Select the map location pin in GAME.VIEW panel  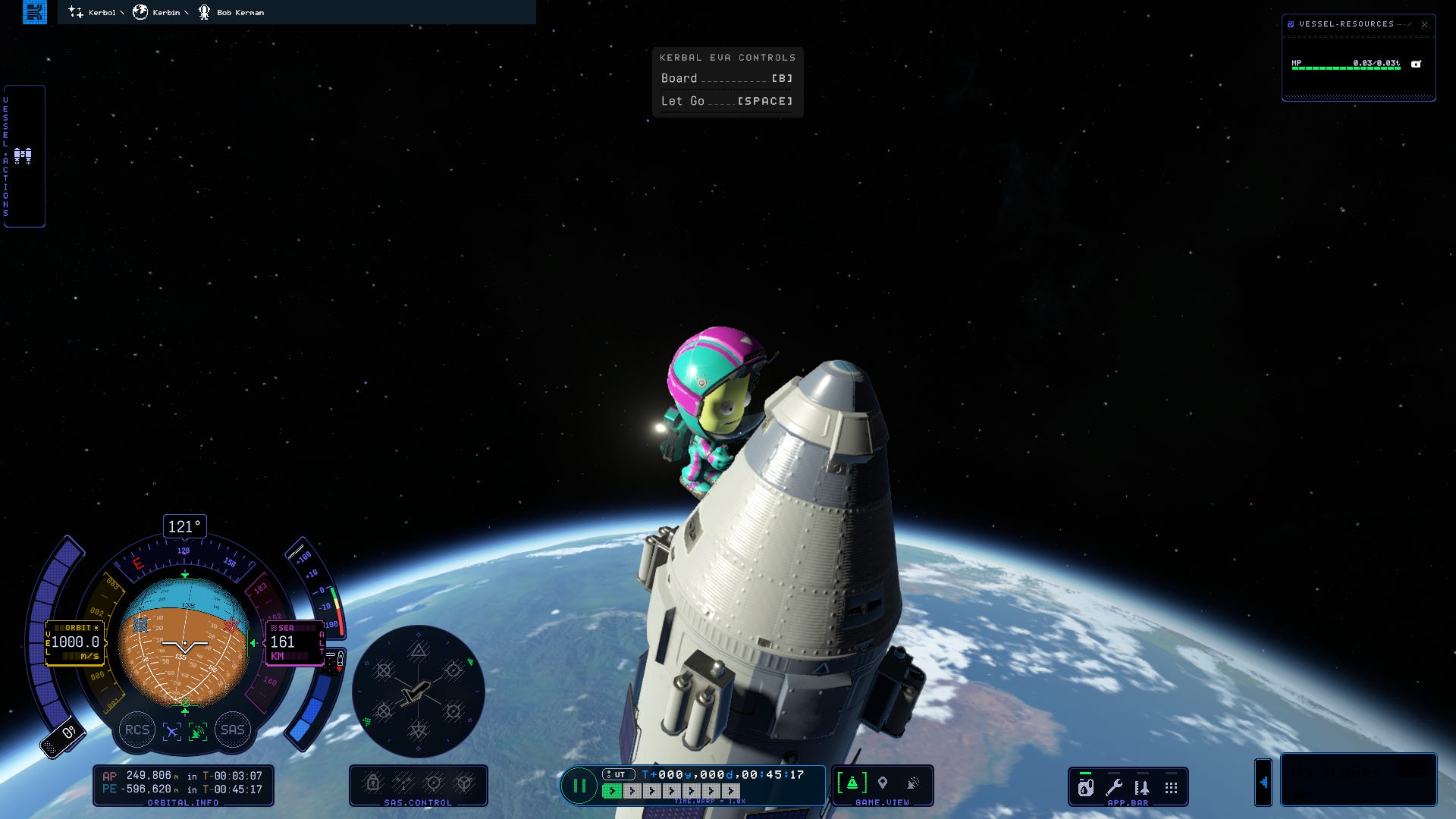[883, 783]
